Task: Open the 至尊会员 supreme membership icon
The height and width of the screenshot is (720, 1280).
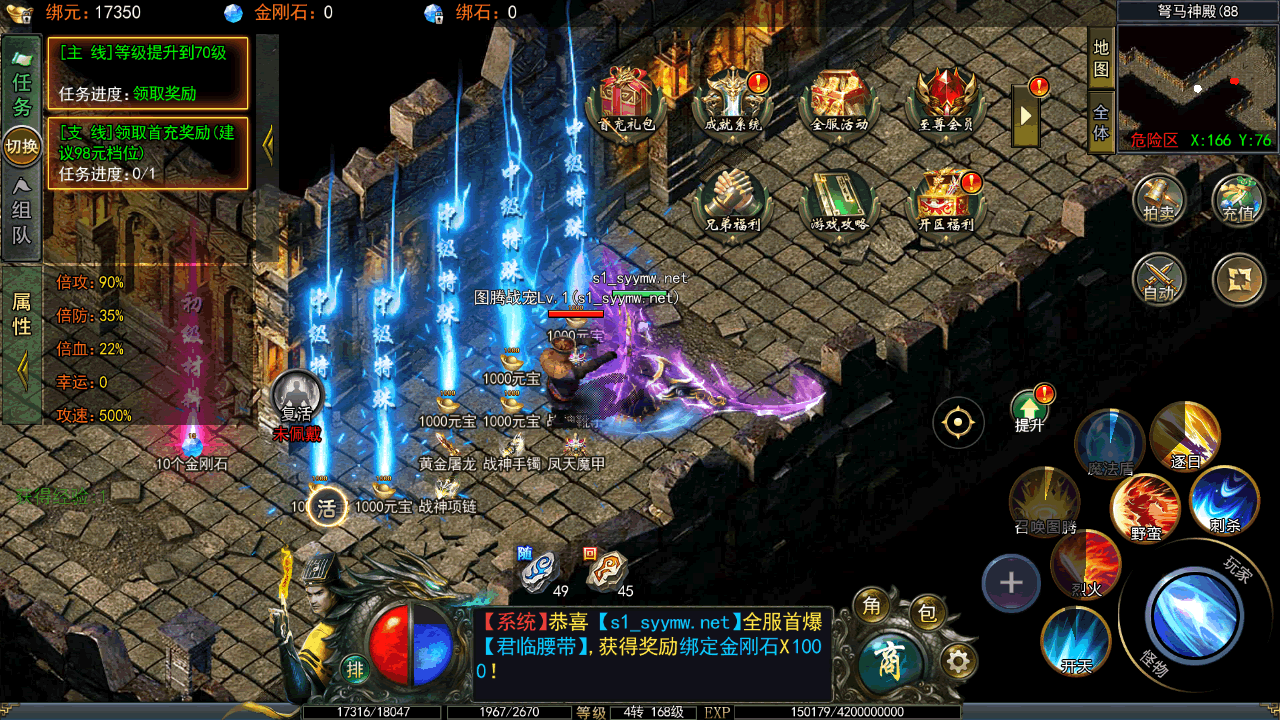Action: pyautogui.click(x=945, y=100)
